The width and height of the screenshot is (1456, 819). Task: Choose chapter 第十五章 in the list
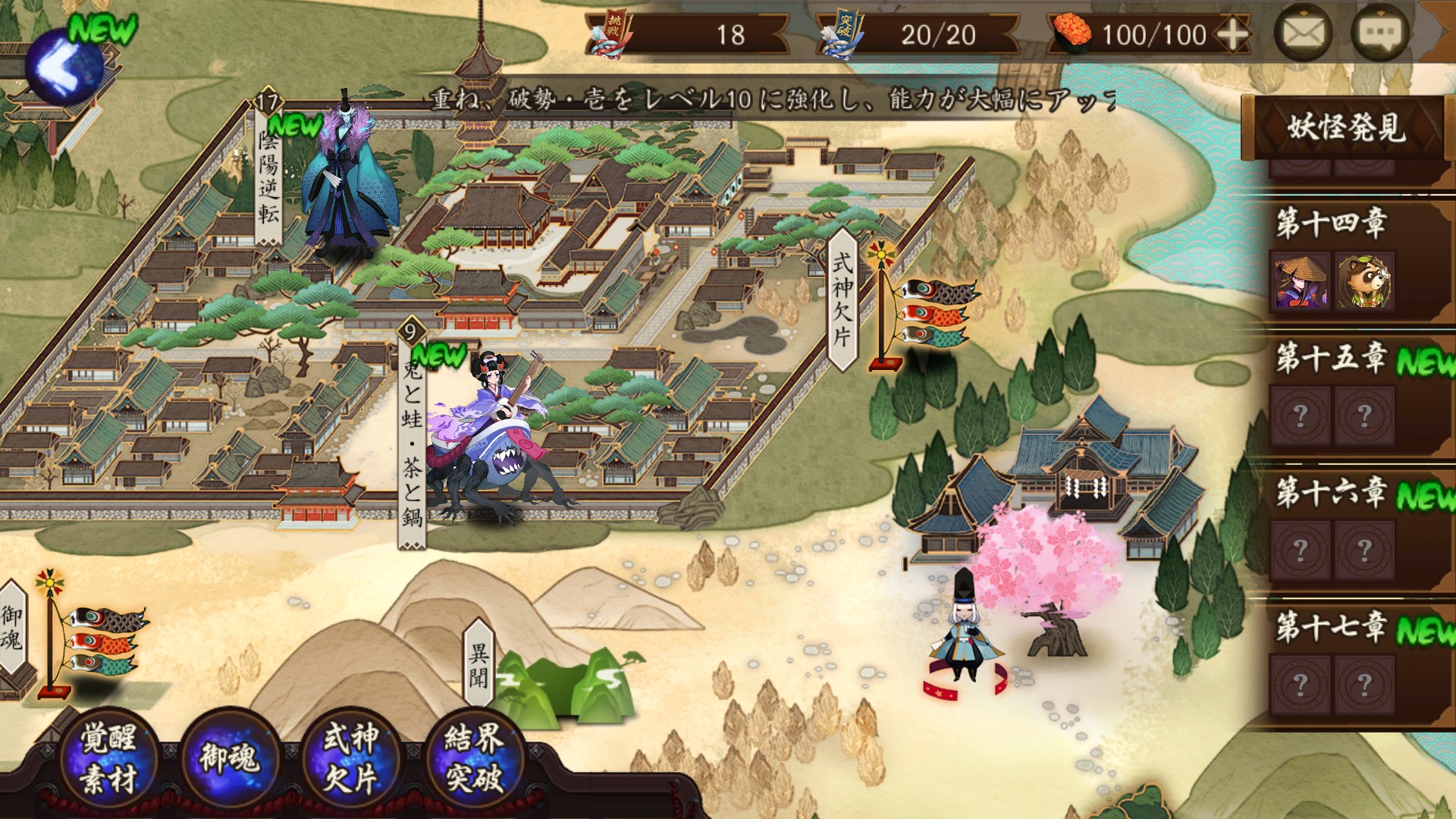click(x=1332, y=358)
